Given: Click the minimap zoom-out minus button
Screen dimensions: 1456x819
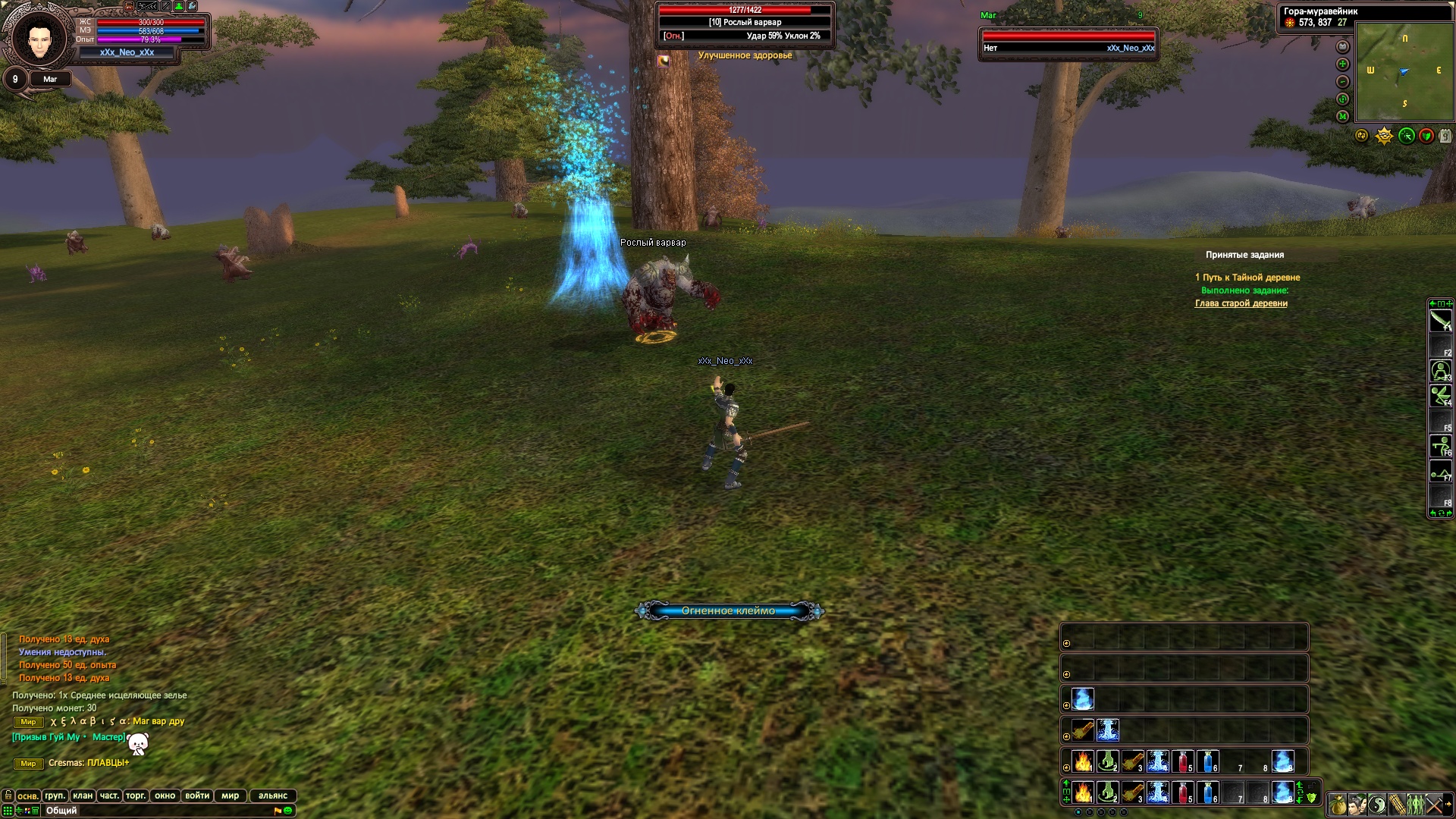Looking at the screenshot, I should pyautogui.click(x=1342, y=82).
